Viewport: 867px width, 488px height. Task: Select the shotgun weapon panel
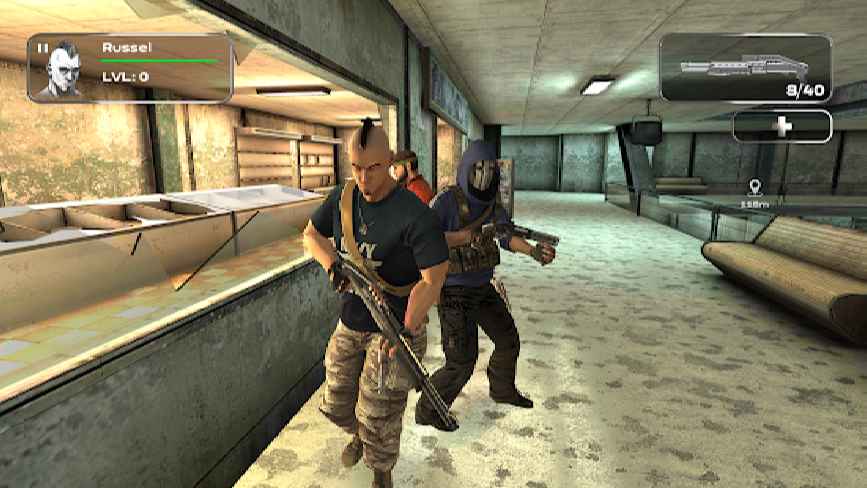pos(745,67)
